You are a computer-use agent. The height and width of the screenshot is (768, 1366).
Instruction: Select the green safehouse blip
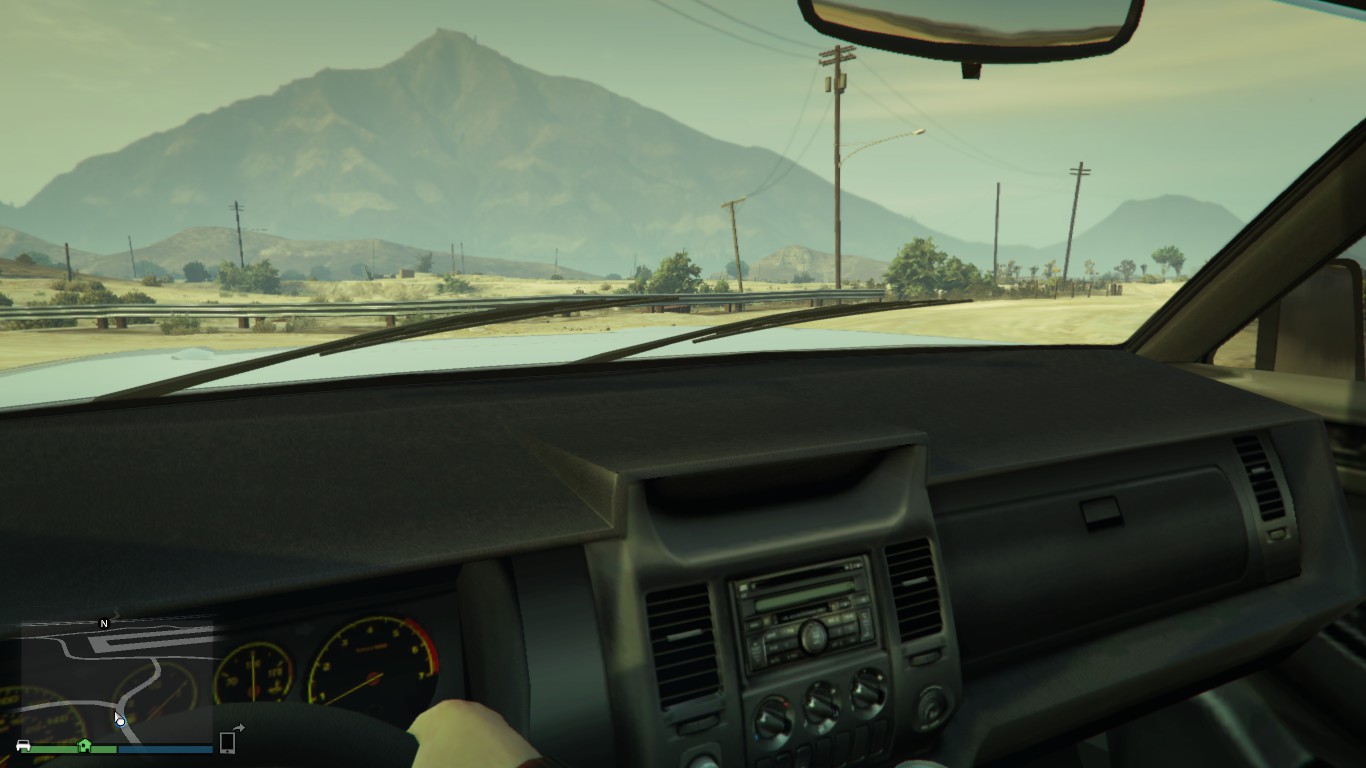pos(85,745)
